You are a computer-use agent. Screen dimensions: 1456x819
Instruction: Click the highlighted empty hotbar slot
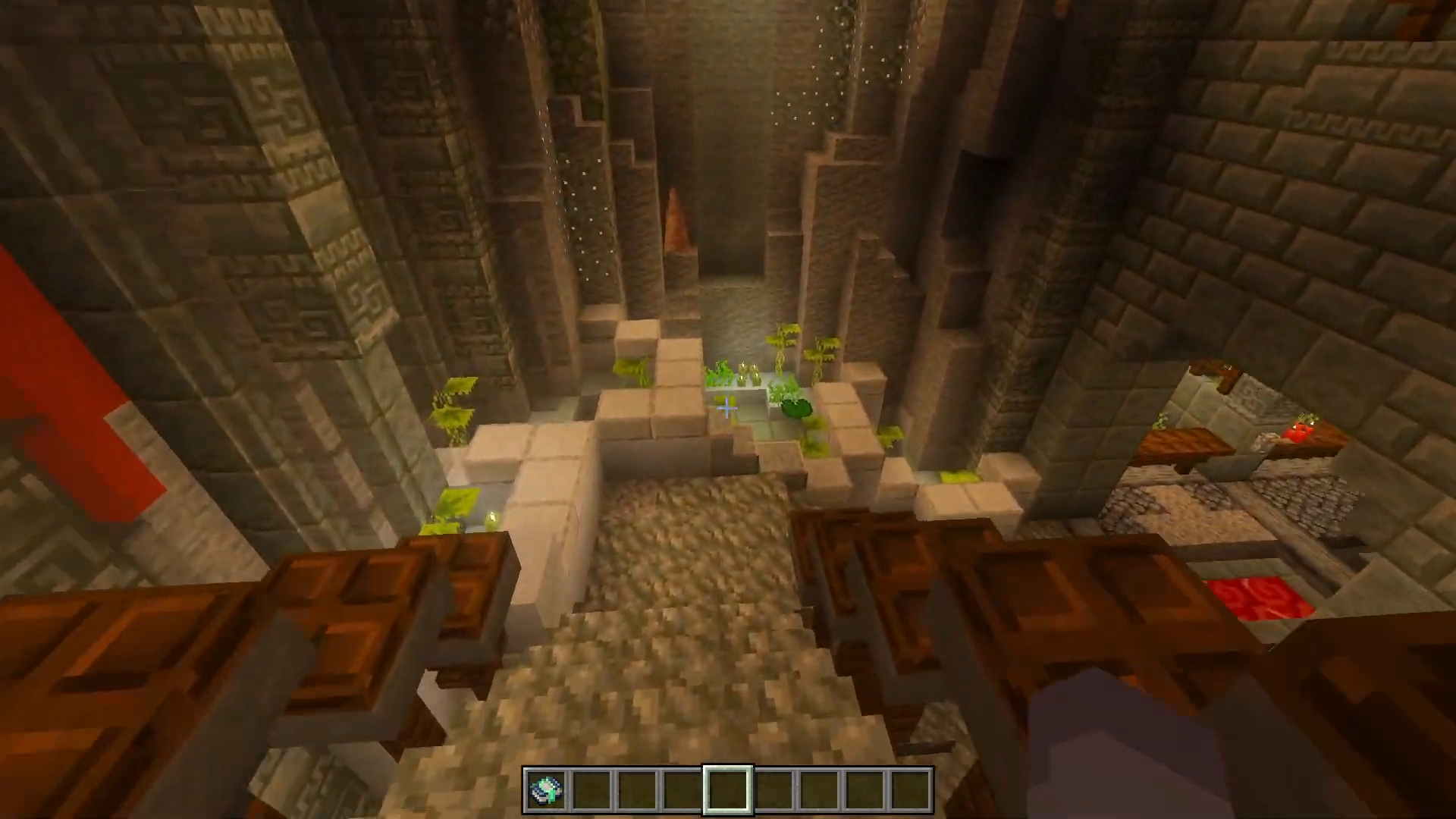(x=728, y=789)
